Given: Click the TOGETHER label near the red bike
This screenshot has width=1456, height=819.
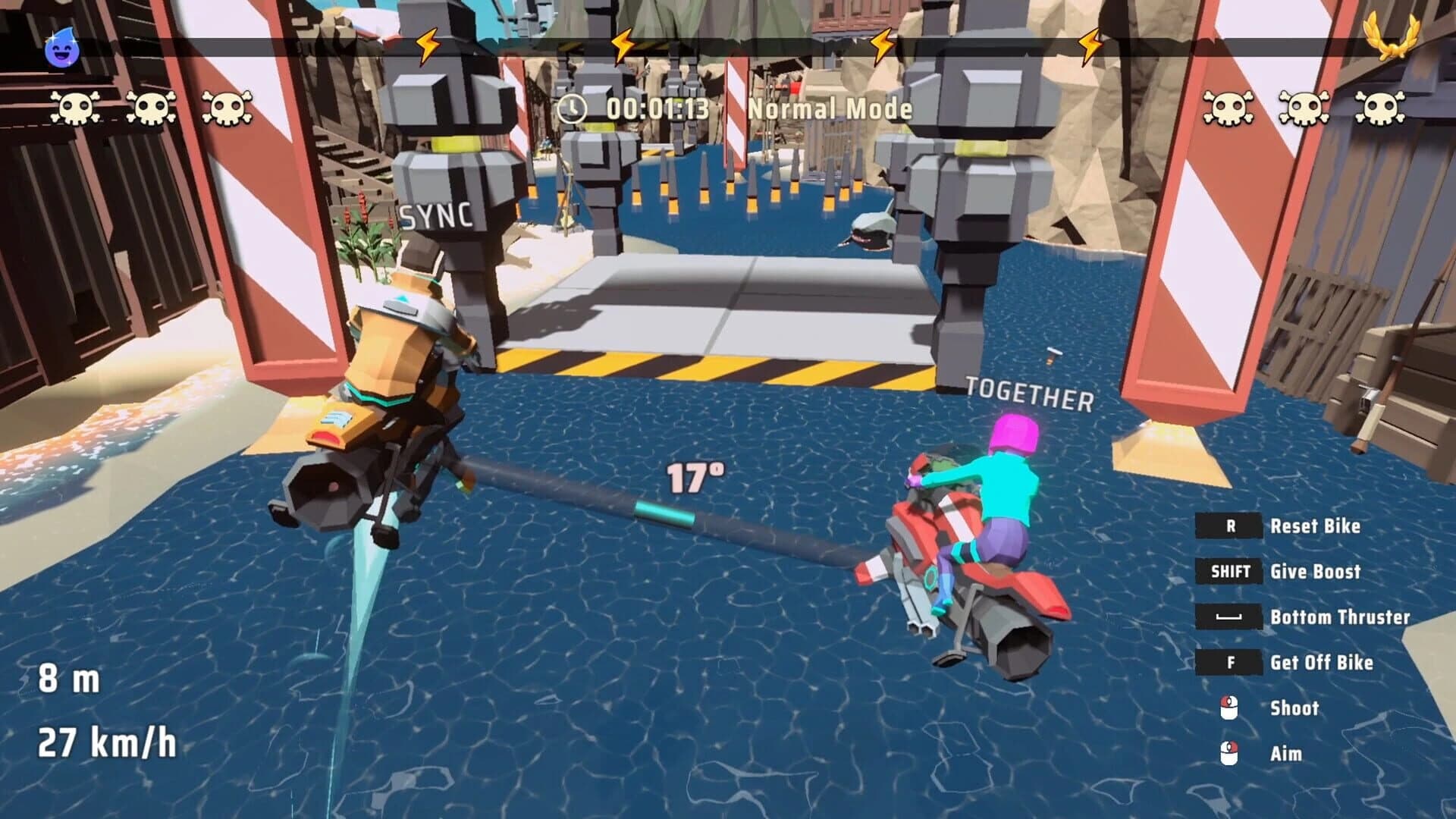Looking at the screenshot, I should tap(1028, 393).
